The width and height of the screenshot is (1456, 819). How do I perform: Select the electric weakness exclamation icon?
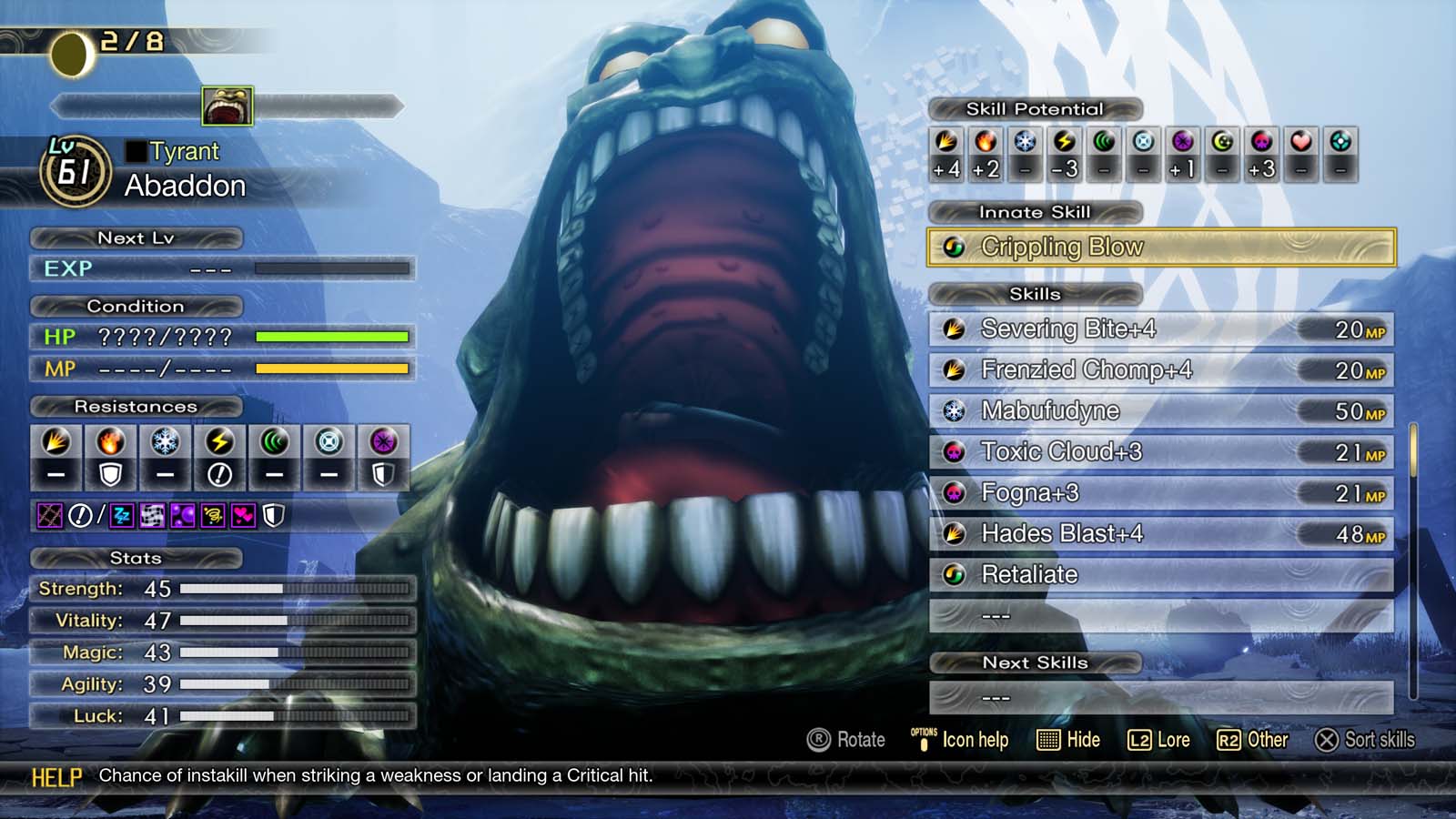pos(219,472)
